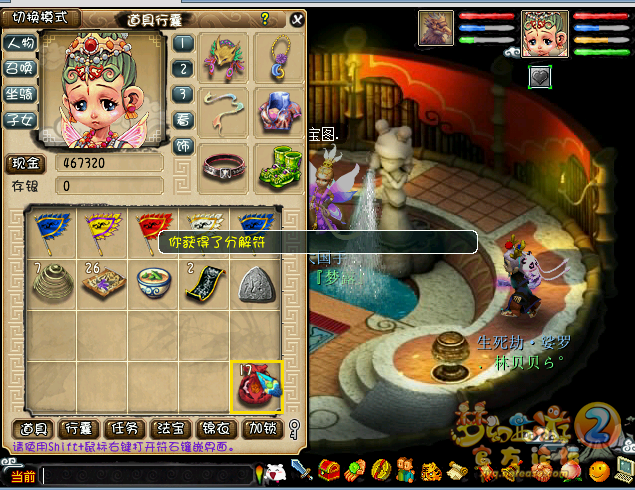Close the 道具行囊 inventory window
The image size is (635, 490).
(297, 19)
